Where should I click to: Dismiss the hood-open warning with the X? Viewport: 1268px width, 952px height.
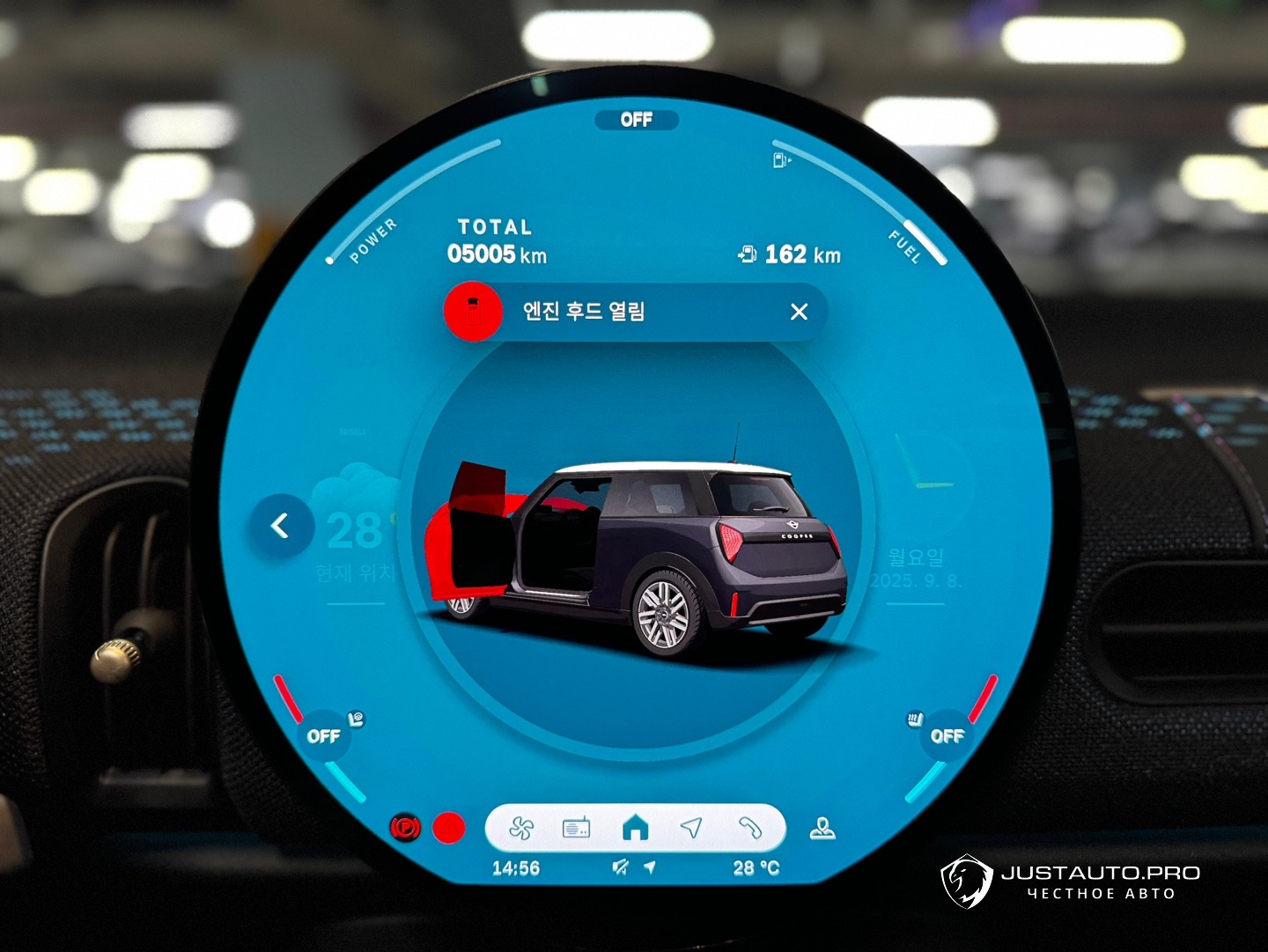[x=799, y=312]
